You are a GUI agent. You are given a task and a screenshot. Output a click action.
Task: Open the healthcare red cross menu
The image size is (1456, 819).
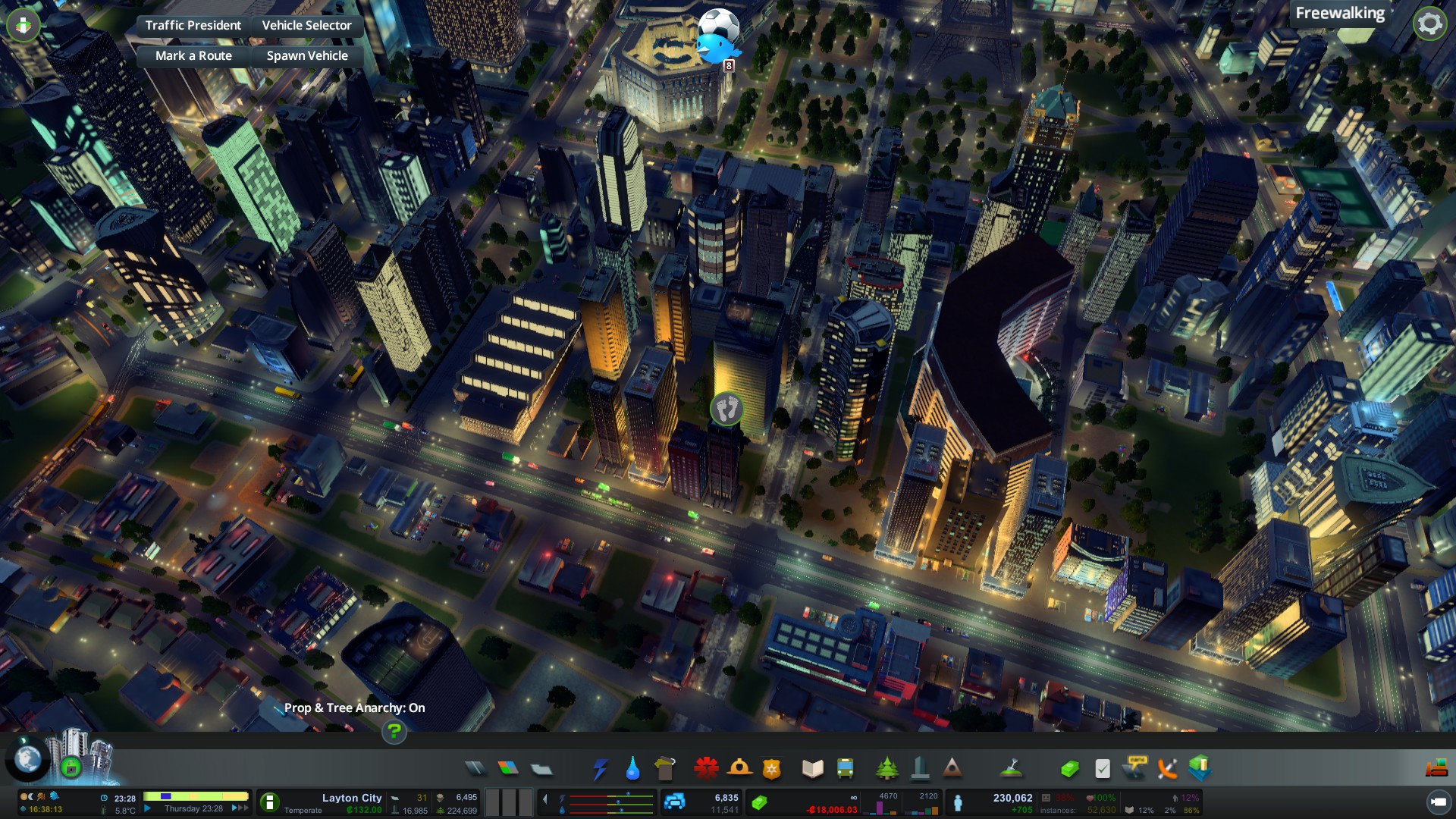point(706,768)
